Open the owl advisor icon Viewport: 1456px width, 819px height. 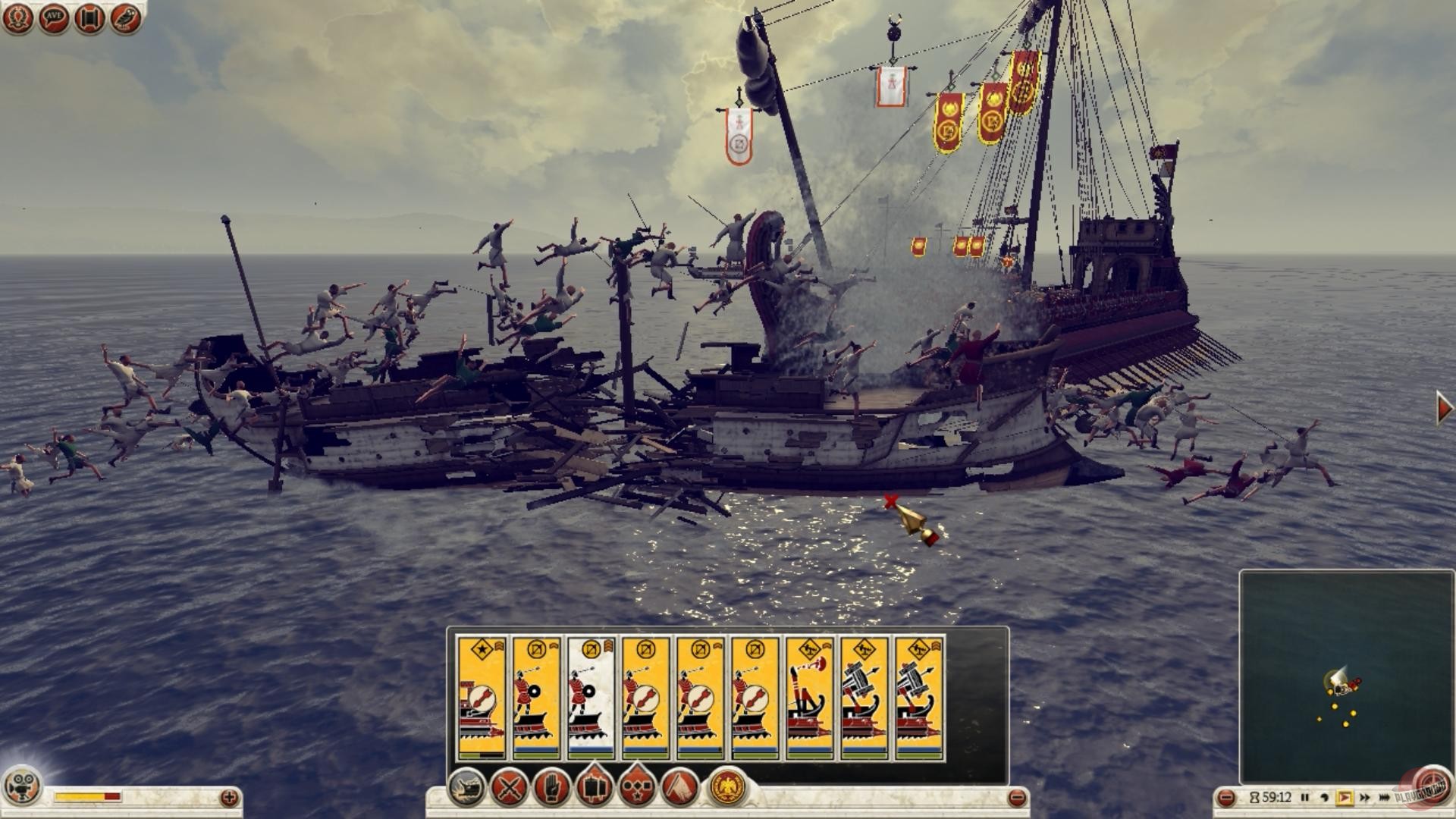tap(126, 19)
